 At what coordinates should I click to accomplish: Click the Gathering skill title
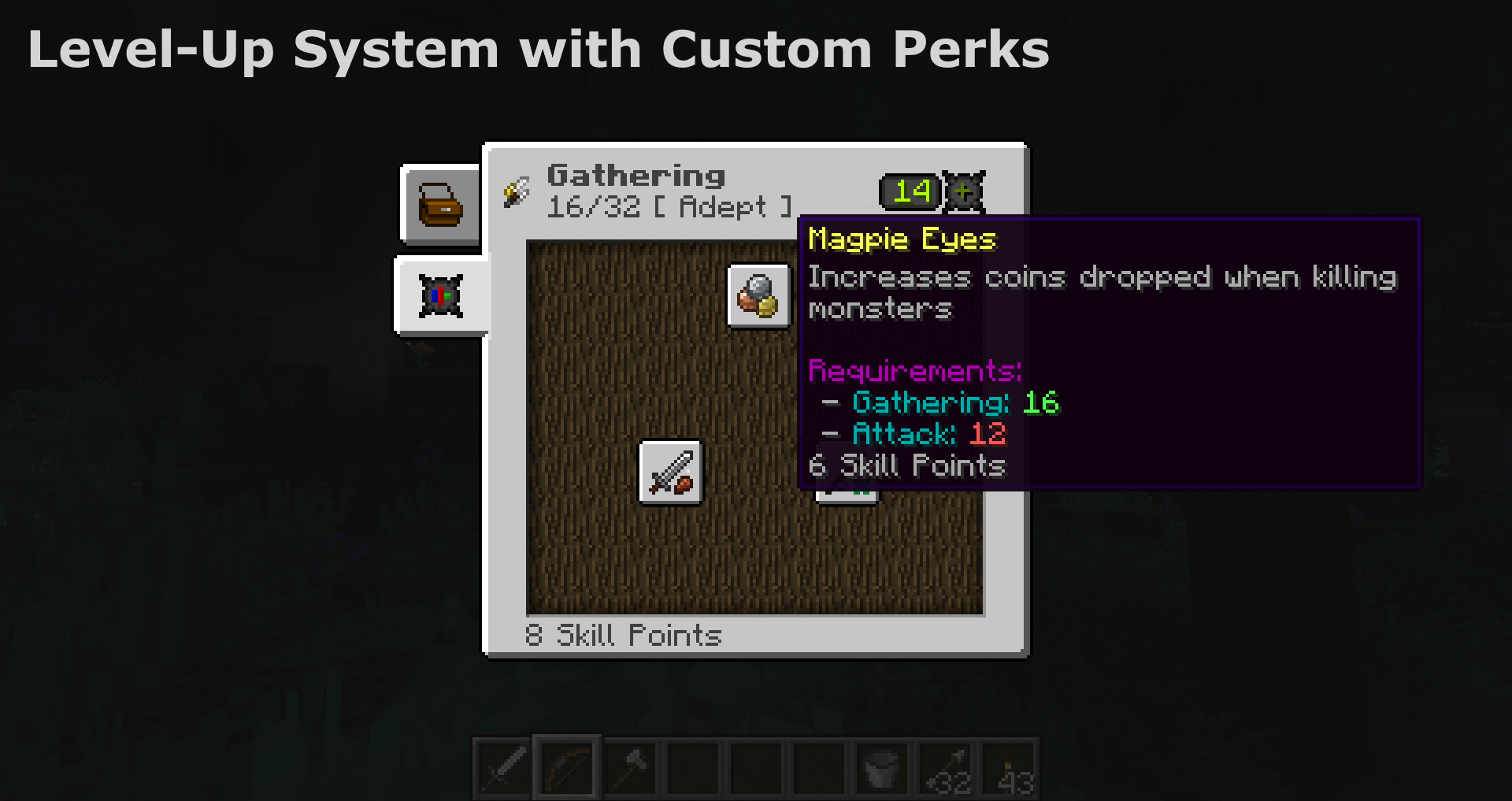[636, 175]
